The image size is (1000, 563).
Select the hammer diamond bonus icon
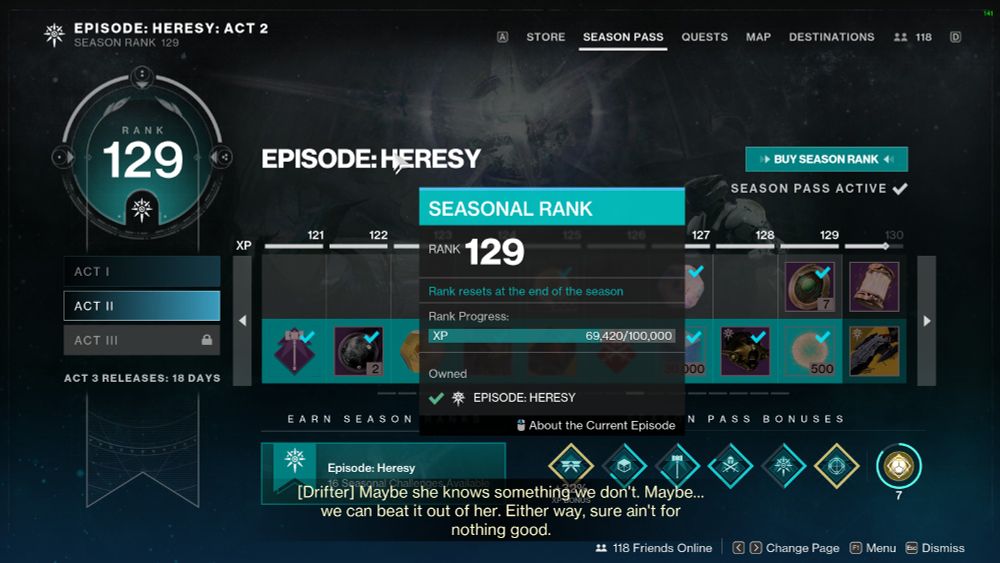(677, 465)
